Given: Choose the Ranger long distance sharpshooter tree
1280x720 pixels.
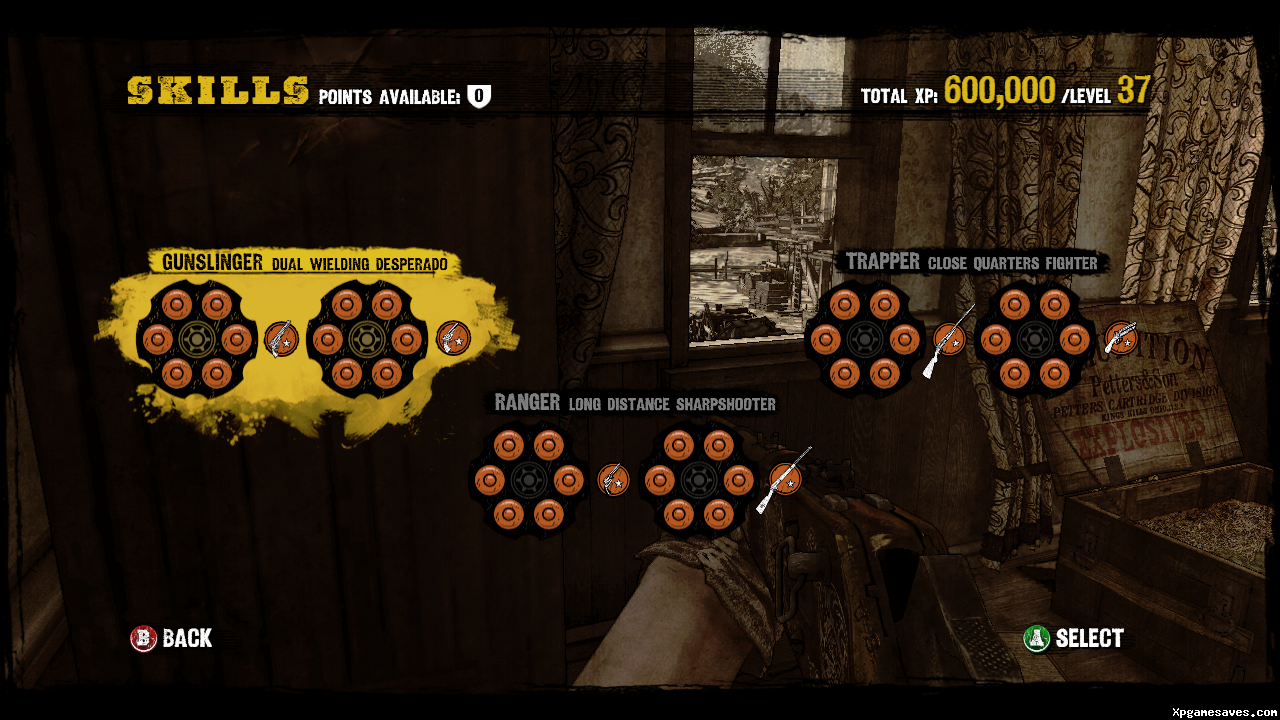Looking at the screenshot, I should click(x=635, y=403).
